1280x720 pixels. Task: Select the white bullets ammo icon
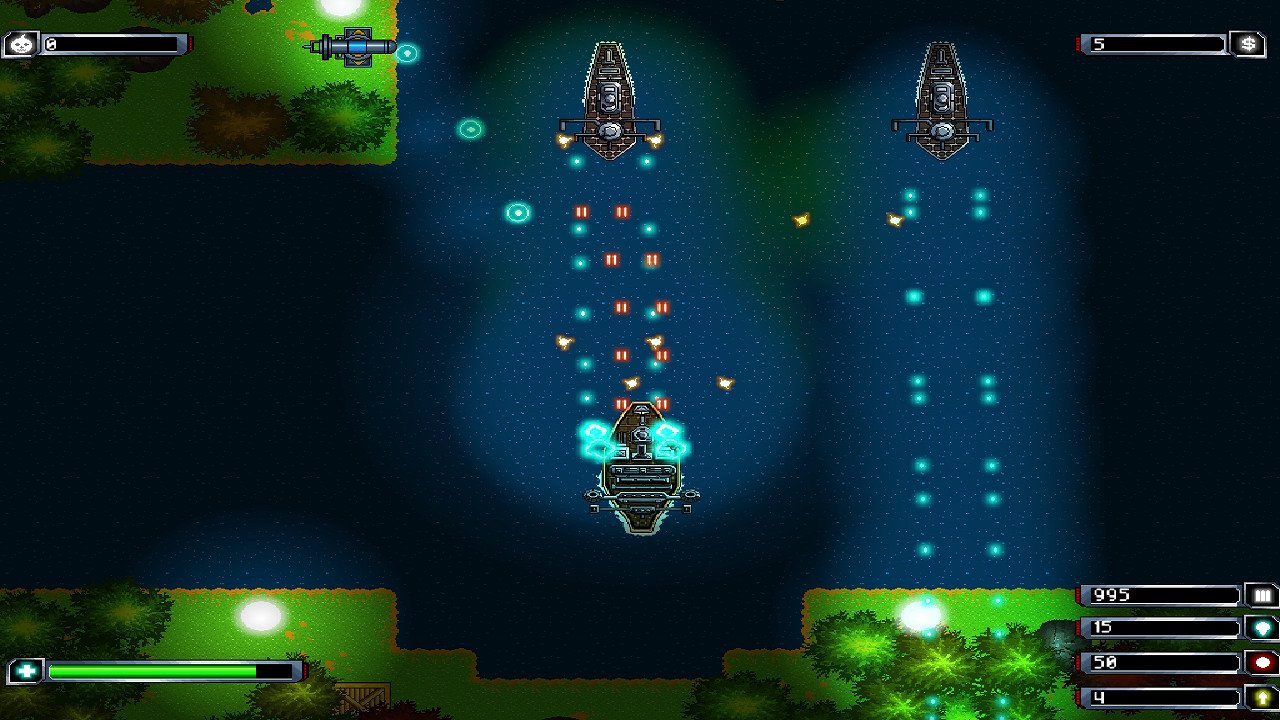tap(1262, 595)
